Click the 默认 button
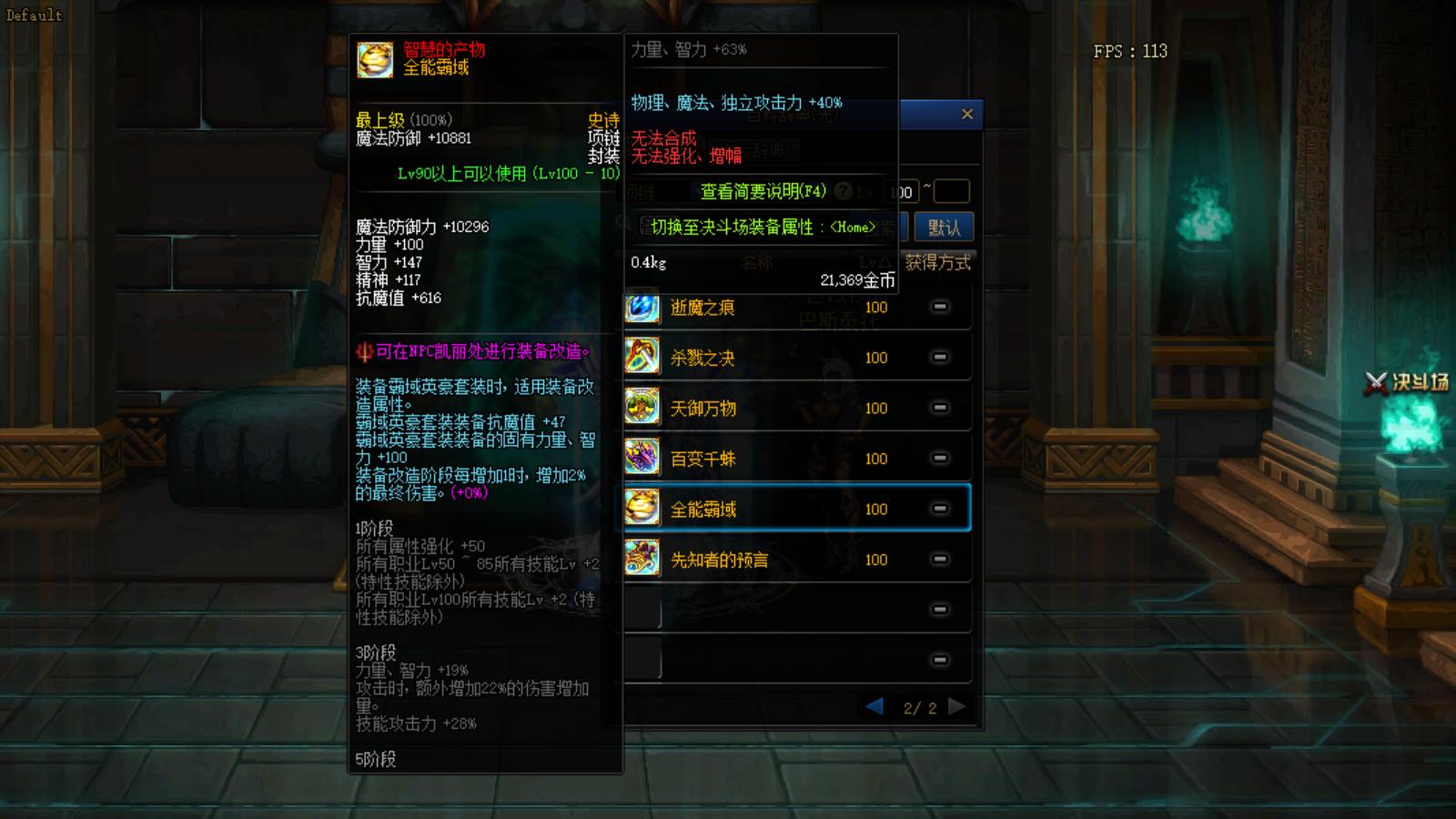Image resolution: width=1456 pixels, height=819 pixels. point(945,227)
